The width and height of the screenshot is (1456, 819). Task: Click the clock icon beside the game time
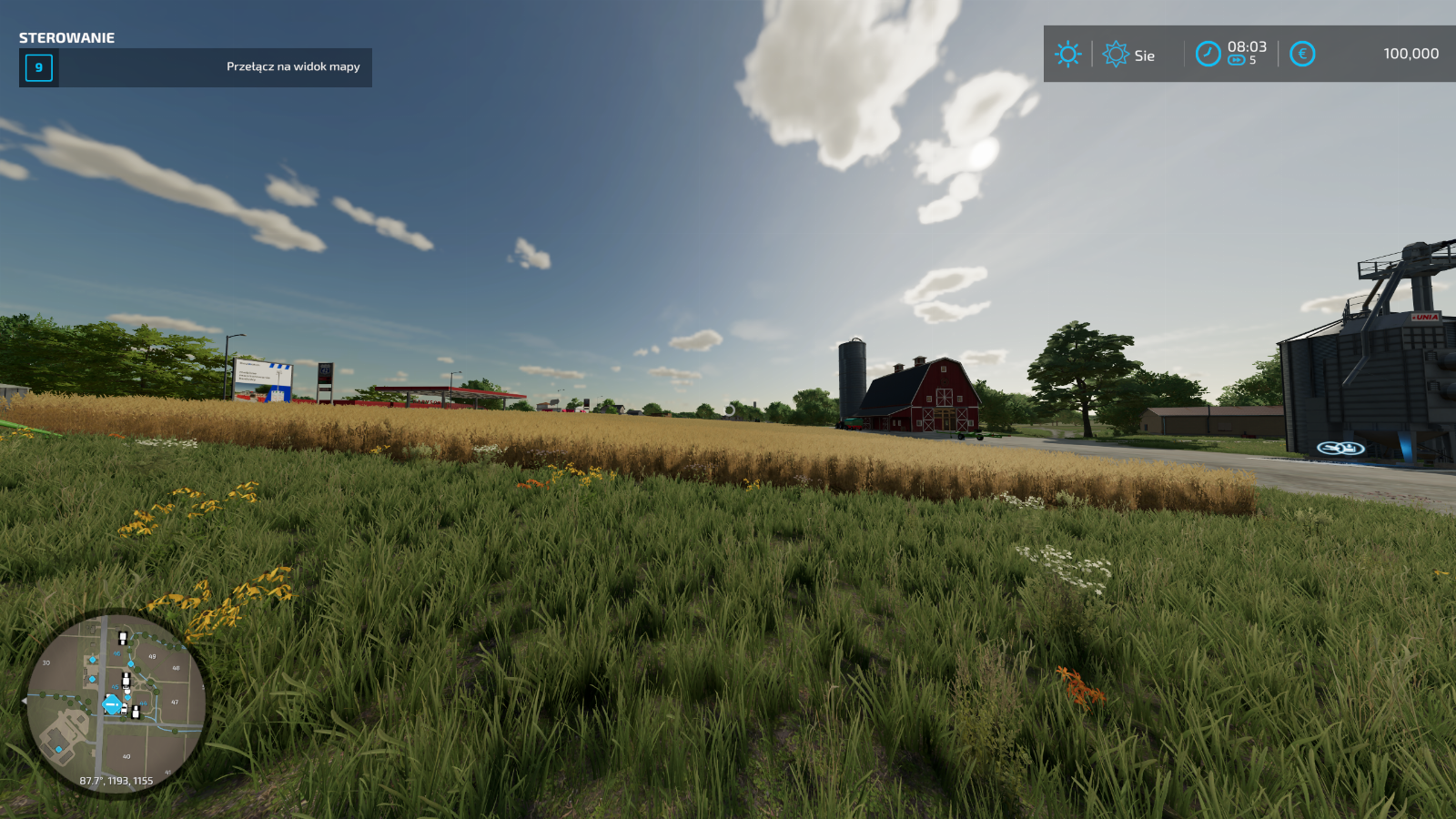pyautogui.click(x=1208, y=55)
